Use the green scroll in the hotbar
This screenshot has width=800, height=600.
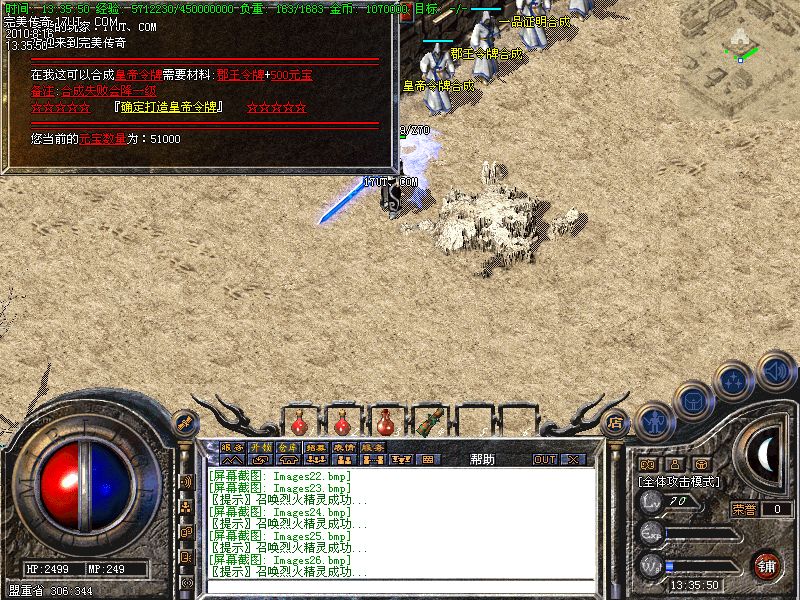(x=430, y=420)
